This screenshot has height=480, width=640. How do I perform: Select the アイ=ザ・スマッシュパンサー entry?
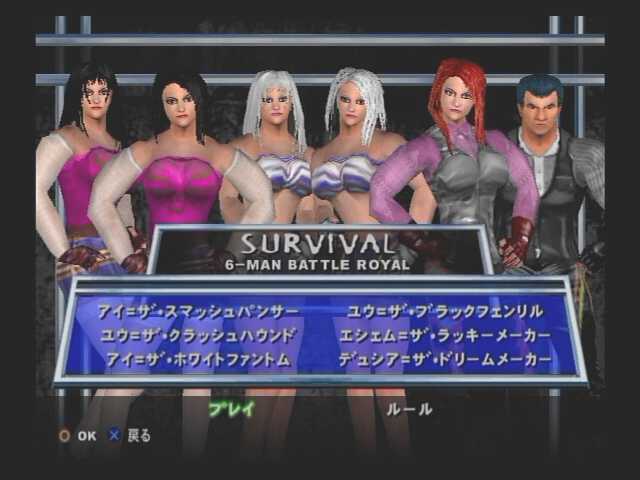(196, 312)
